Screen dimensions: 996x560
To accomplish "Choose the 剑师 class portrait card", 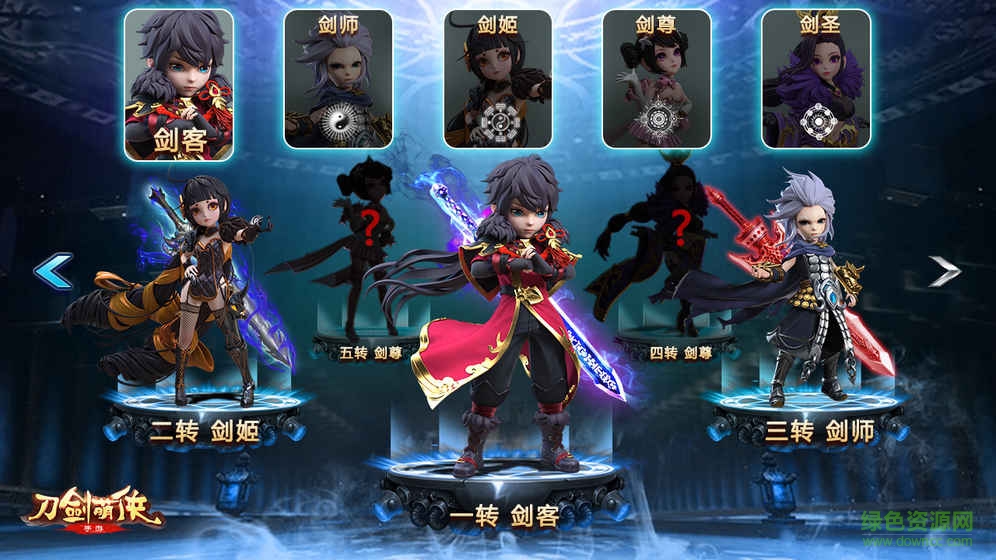I will (338, 79).
